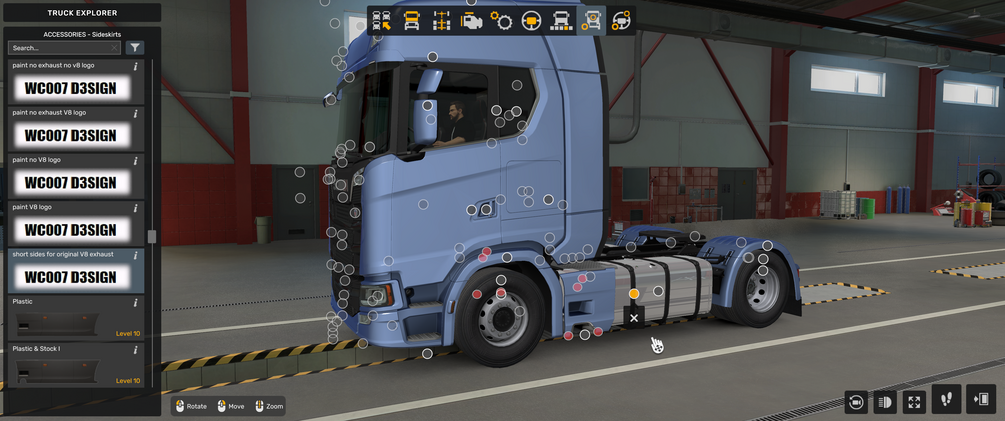Activate the footsteps walk-around mode
The height and width of the screenshot is (421, 1005).
[947, 399]
